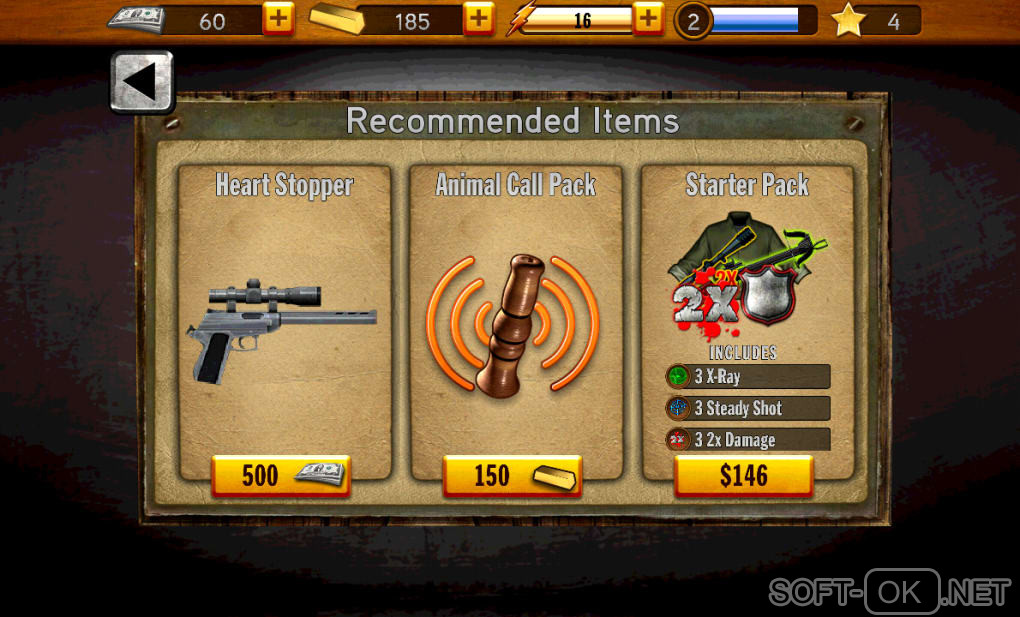1020x617 pixels.
Task: Add more gold bars with the plus button
Action: [x=479, y=19]
